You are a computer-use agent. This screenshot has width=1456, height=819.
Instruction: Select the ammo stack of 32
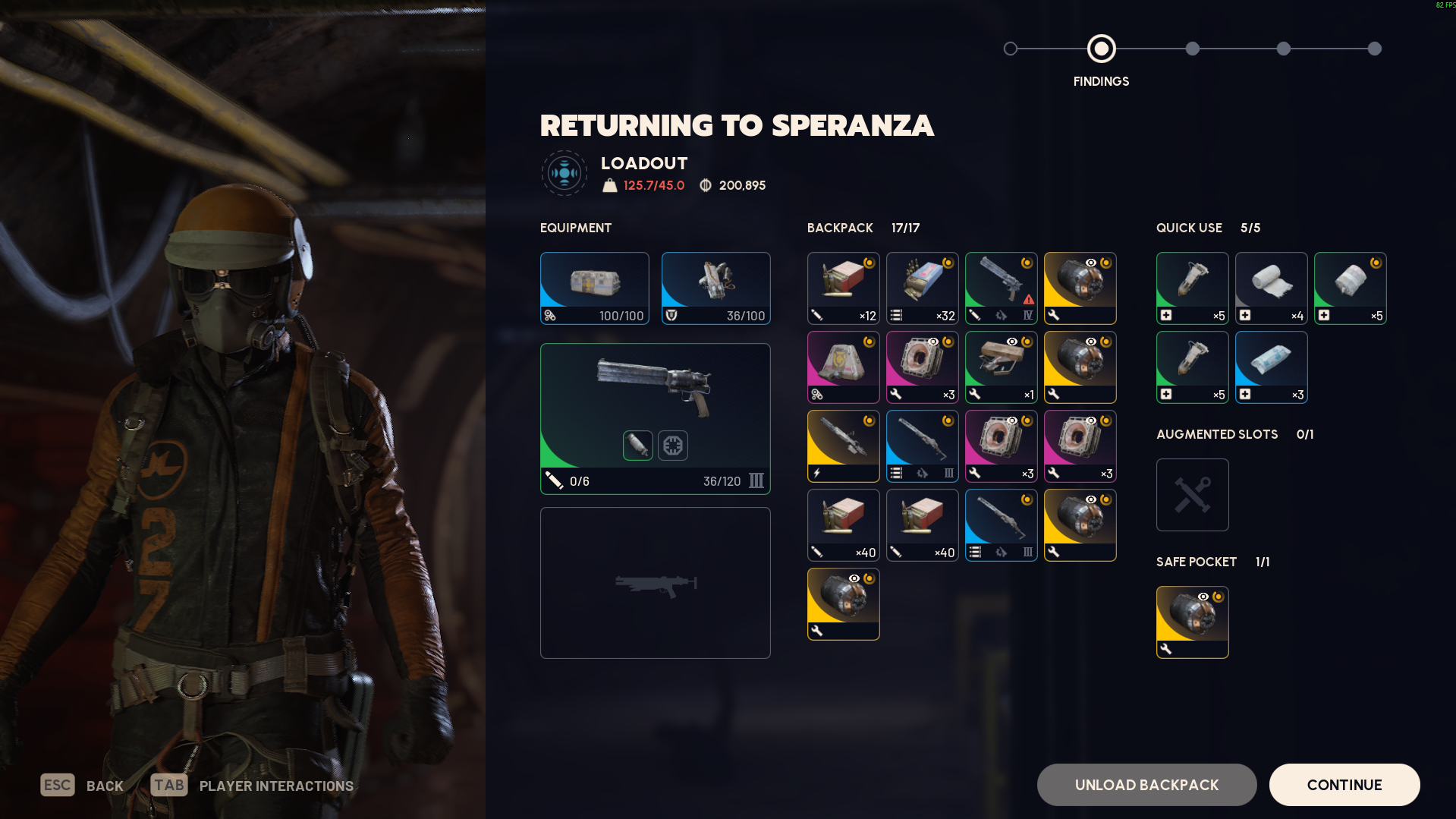(x=922, y=288)
